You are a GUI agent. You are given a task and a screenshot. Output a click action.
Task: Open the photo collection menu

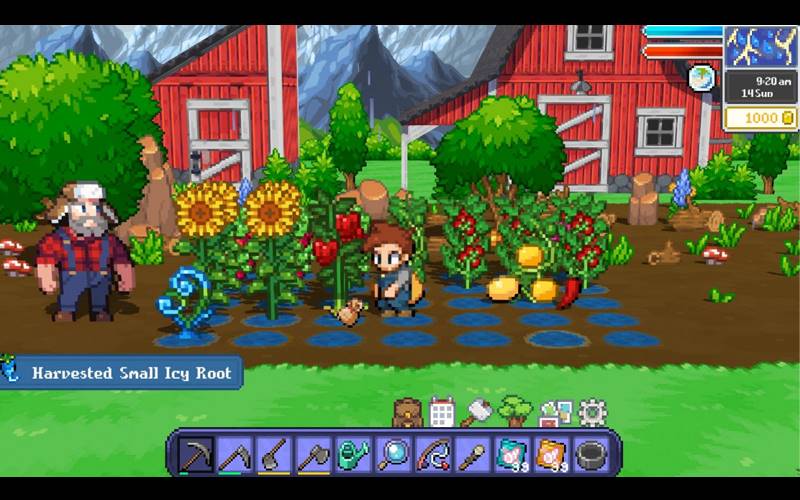[x=555, y=411]
